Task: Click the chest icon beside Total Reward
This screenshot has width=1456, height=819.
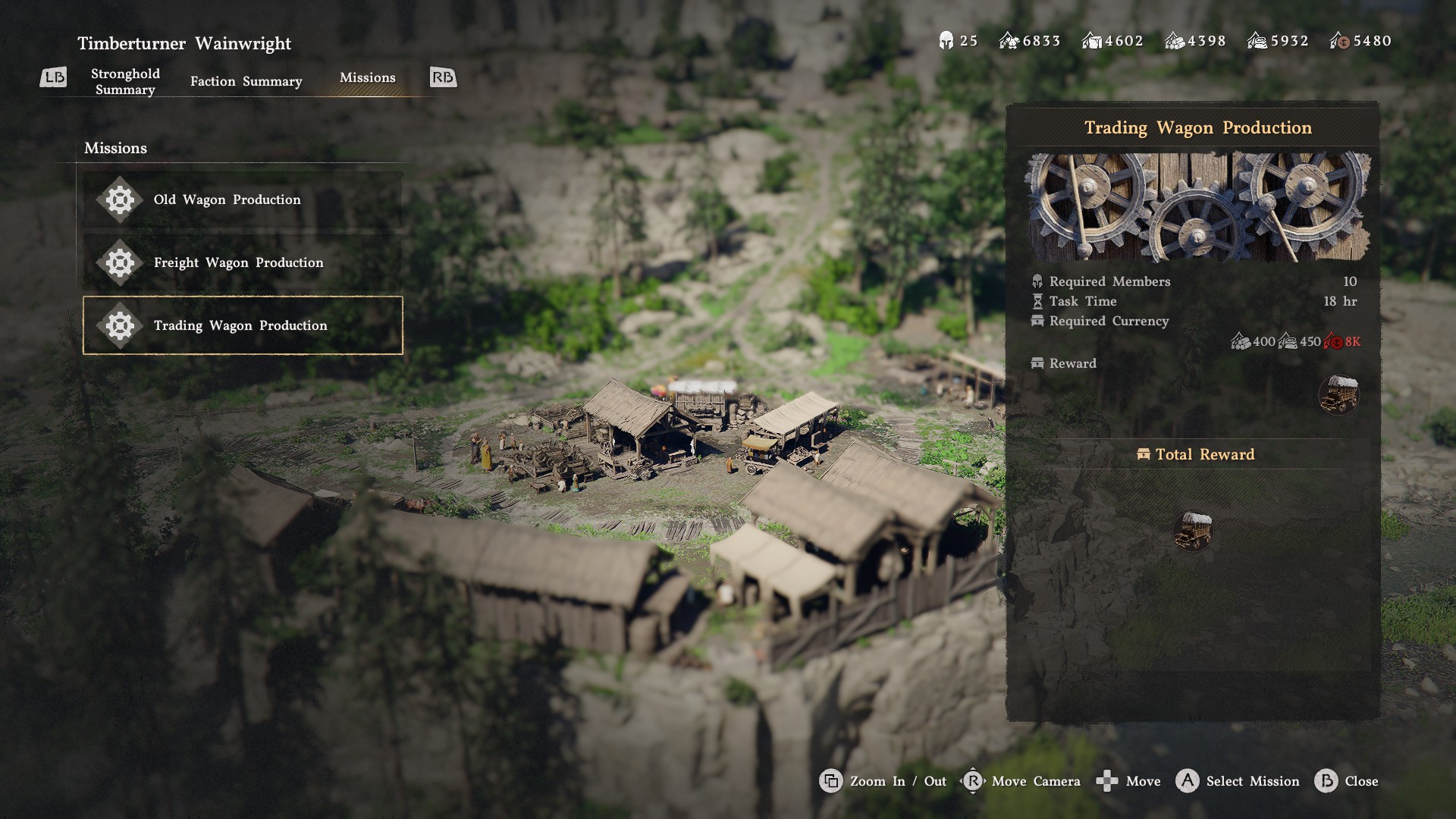Action: (1144, 453)
